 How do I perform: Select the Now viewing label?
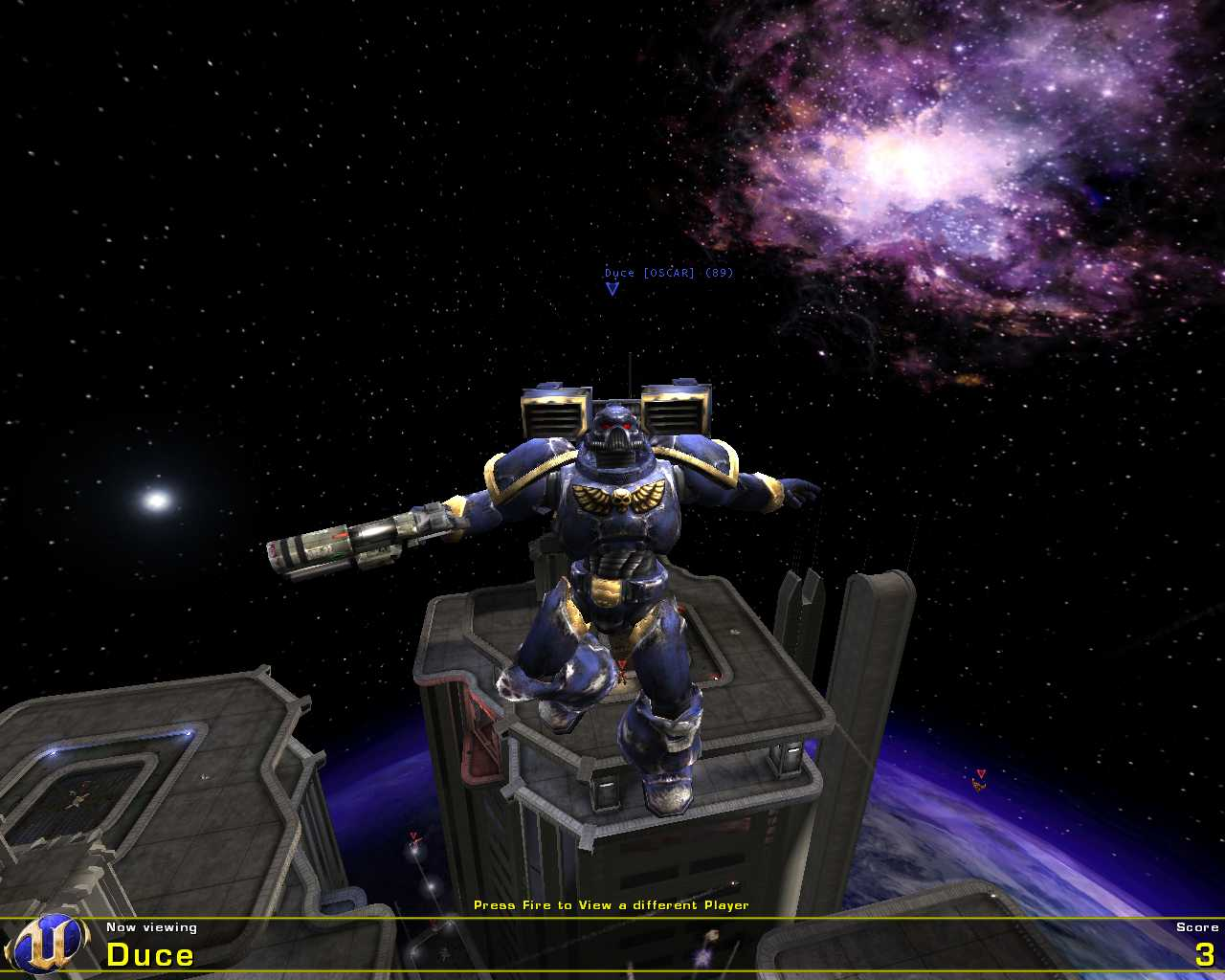[151, 926]
